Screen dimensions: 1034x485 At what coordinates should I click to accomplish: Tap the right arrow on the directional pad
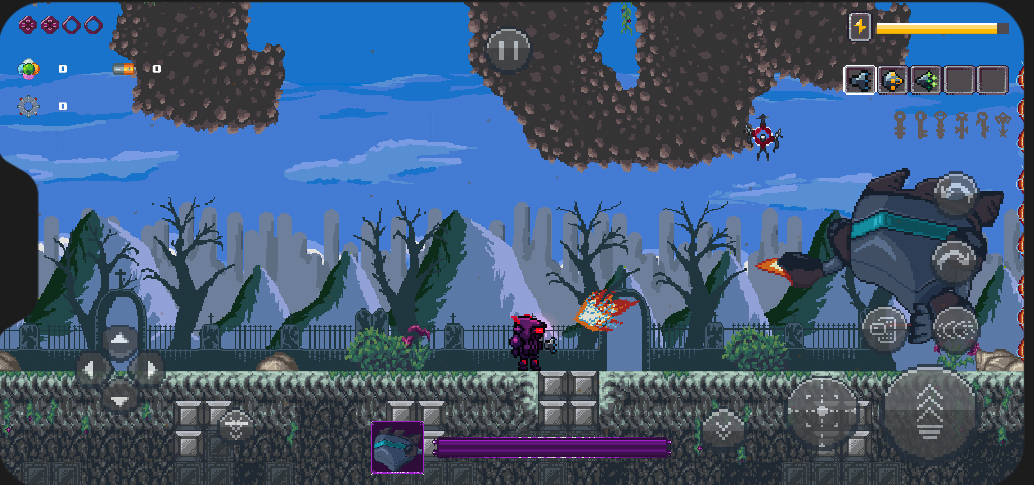pyautogui.click(x=148, y=370)
